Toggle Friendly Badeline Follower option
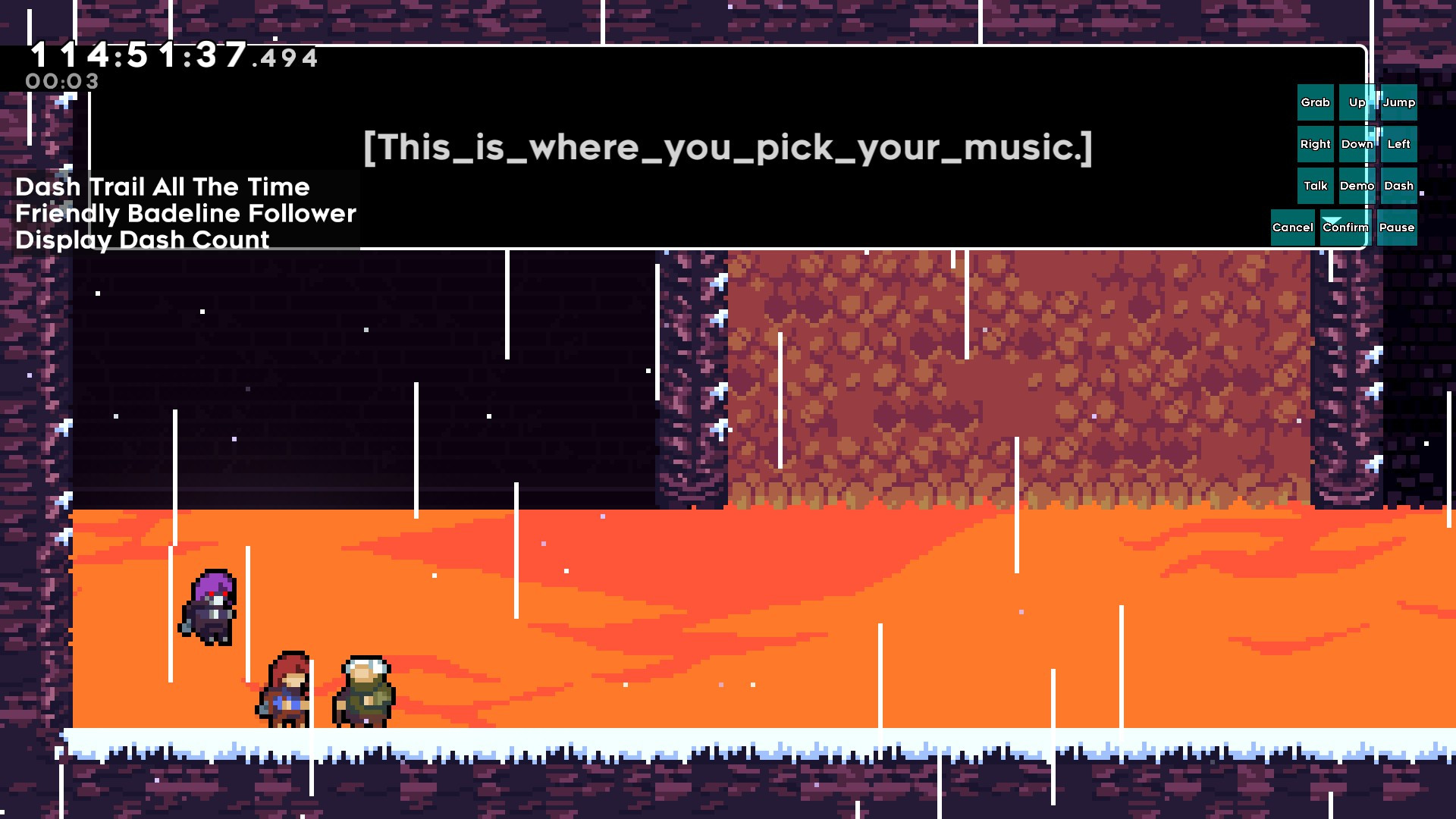This screenshot has width=1456, height=819. (x=185, y=214)
